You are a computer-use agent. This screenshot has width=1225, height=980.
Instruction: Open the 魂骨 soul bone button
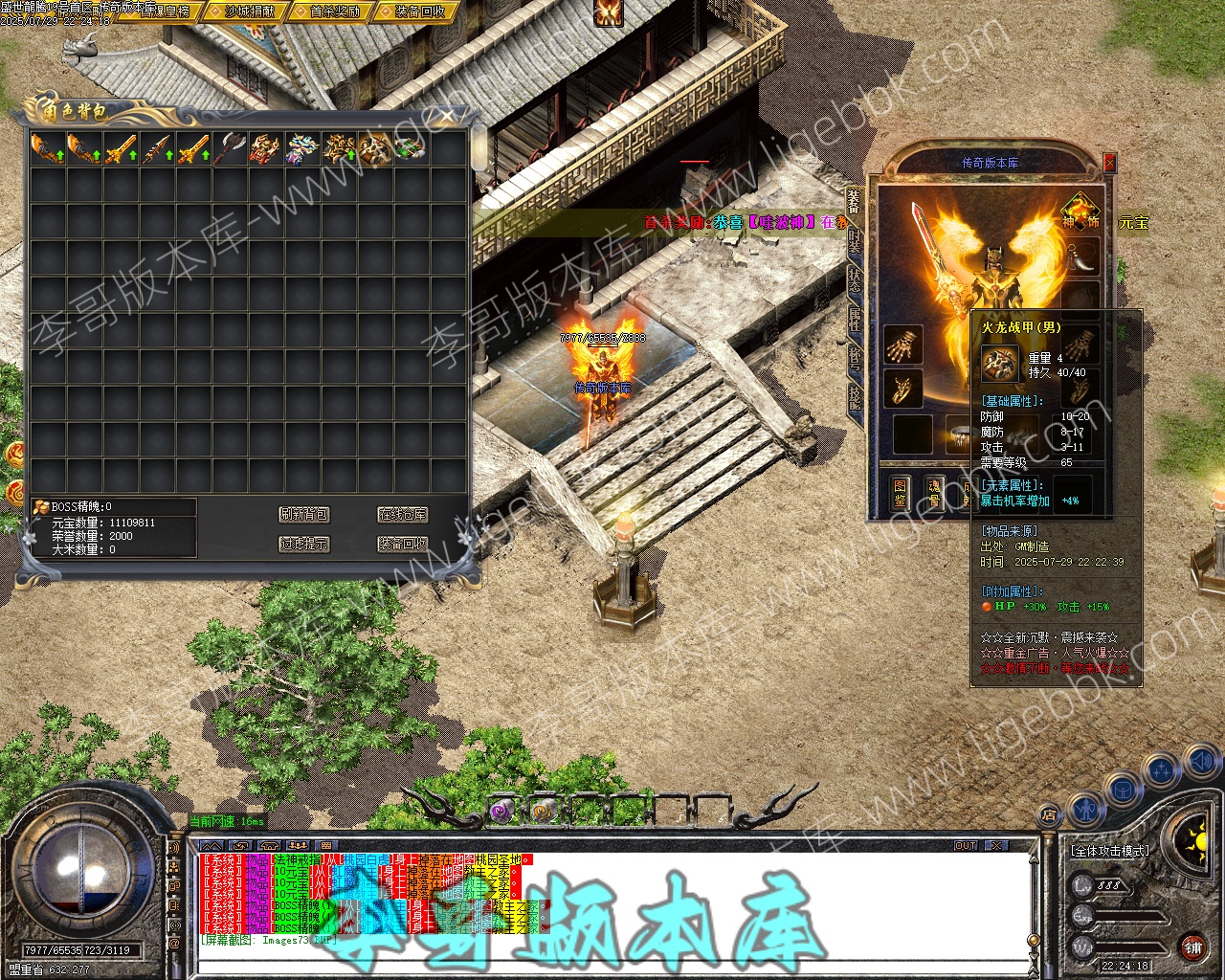pos(935,493)
